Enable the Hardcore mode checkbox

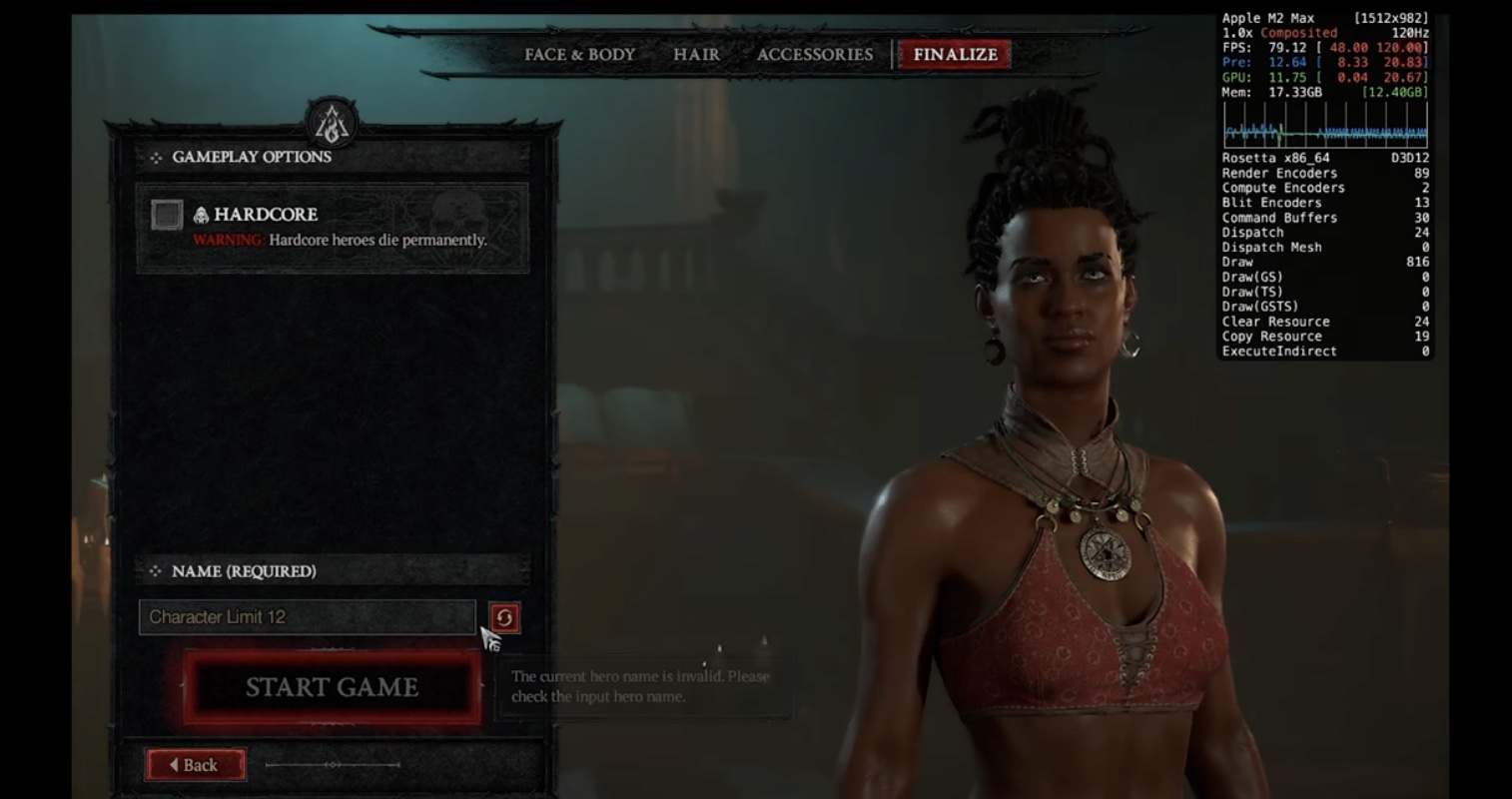pyautogui.click(x=167, y=215)
